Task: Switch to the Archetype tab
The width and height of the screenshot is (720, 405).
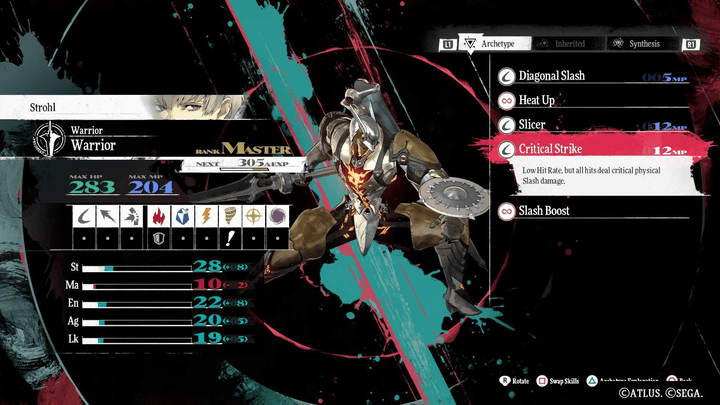Action: click(x=491, y=44)
